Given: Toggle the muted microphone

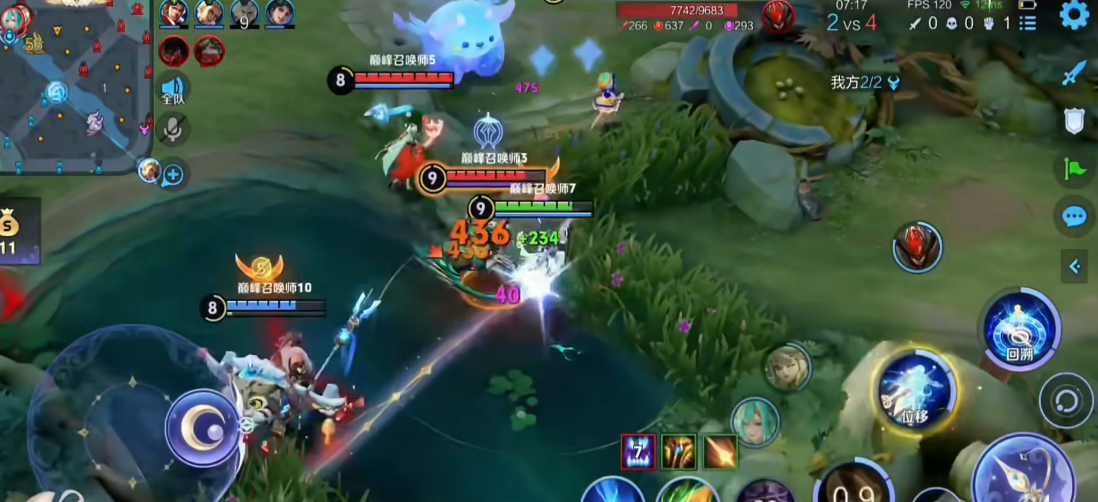Looking at the screenshot, I should (x=173, y=128).
